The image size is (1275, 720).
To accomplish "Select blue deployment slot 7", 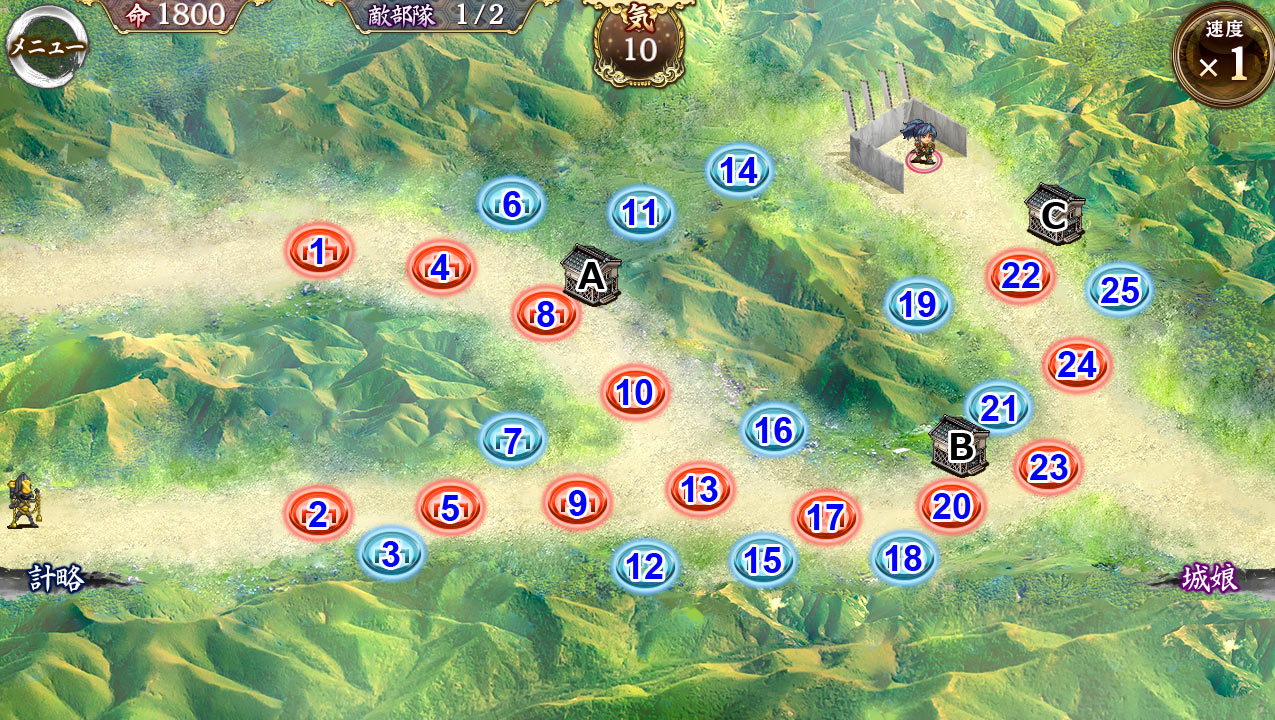I will (512, 440).
